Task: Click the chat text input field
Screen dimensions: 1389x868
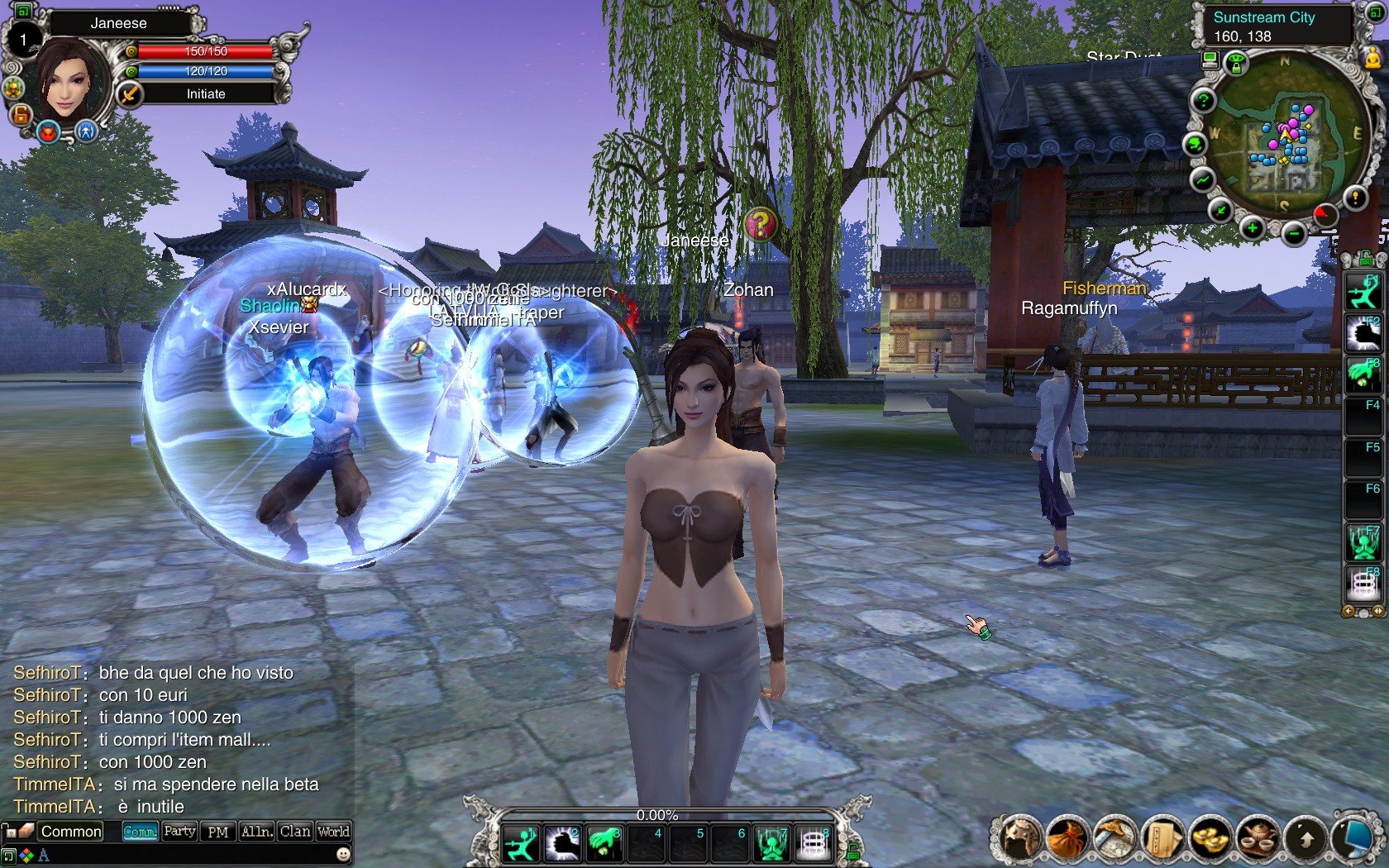Action: (182, 855)
